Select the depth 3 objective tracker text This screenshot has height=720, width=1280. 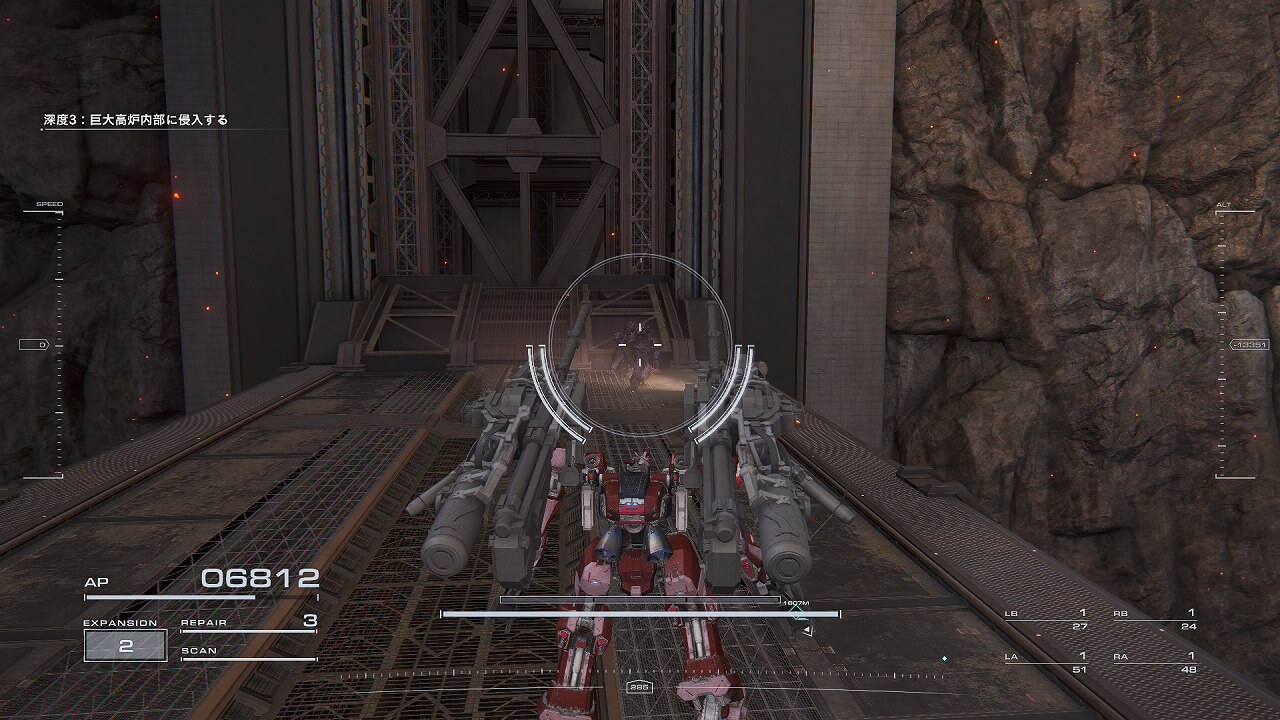[135, 120]
